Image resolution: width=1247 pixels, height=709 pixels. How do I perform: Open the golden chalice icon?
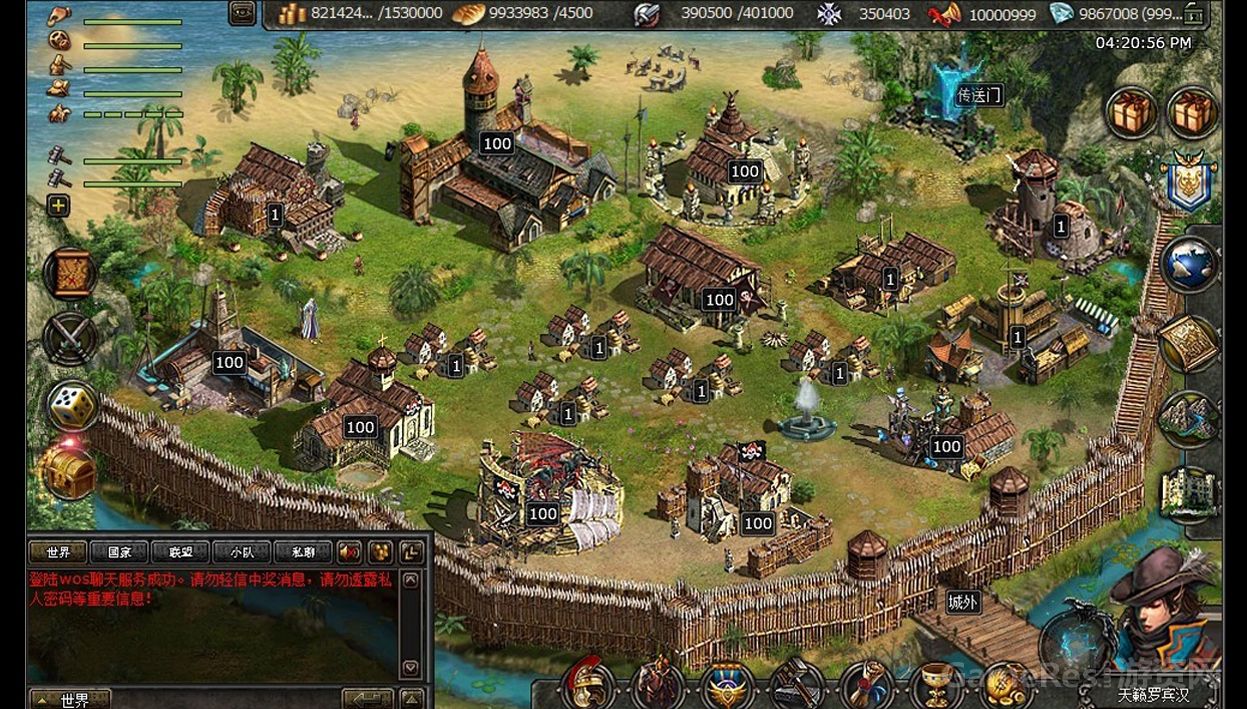click(937, 685)
